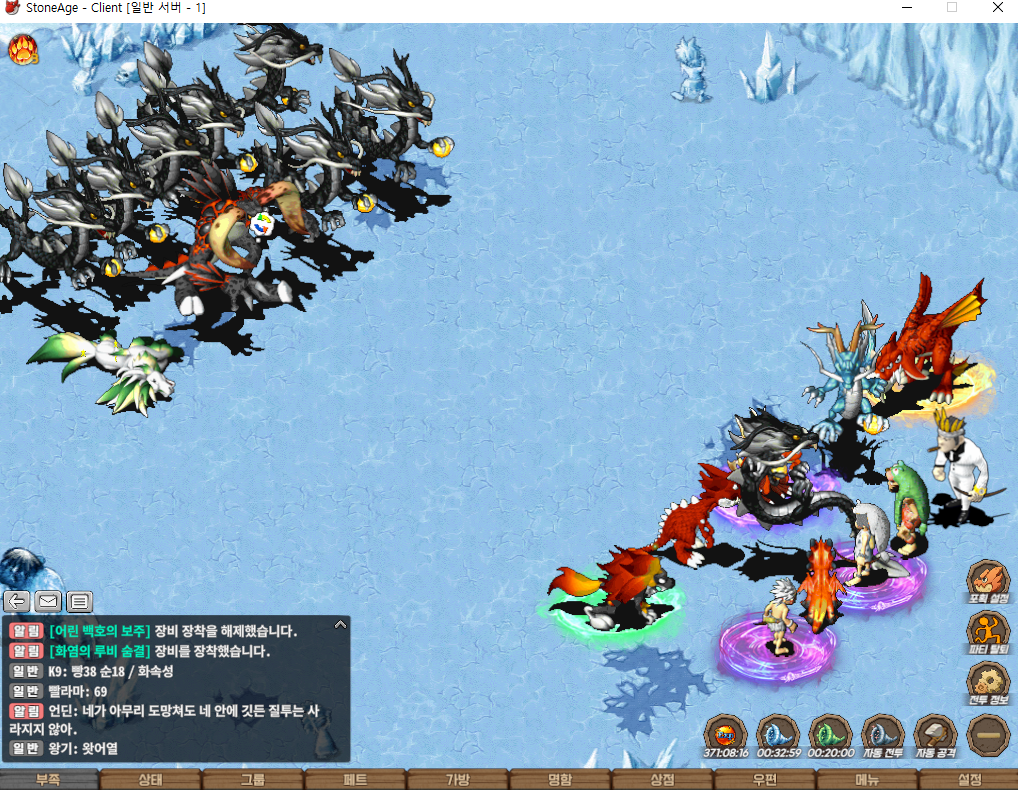The image size is (1018, 790).
Task: Open the 우편 (mail) menu
Action: point(764,779)
